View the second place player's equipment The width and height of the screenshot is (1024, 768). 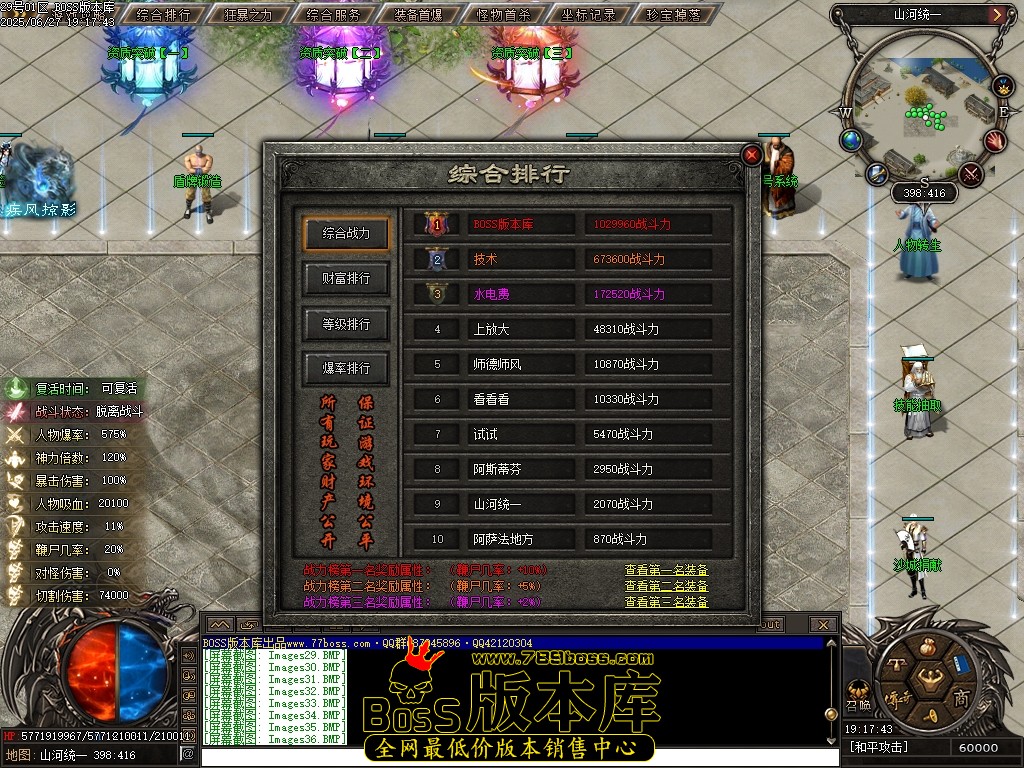666,586
